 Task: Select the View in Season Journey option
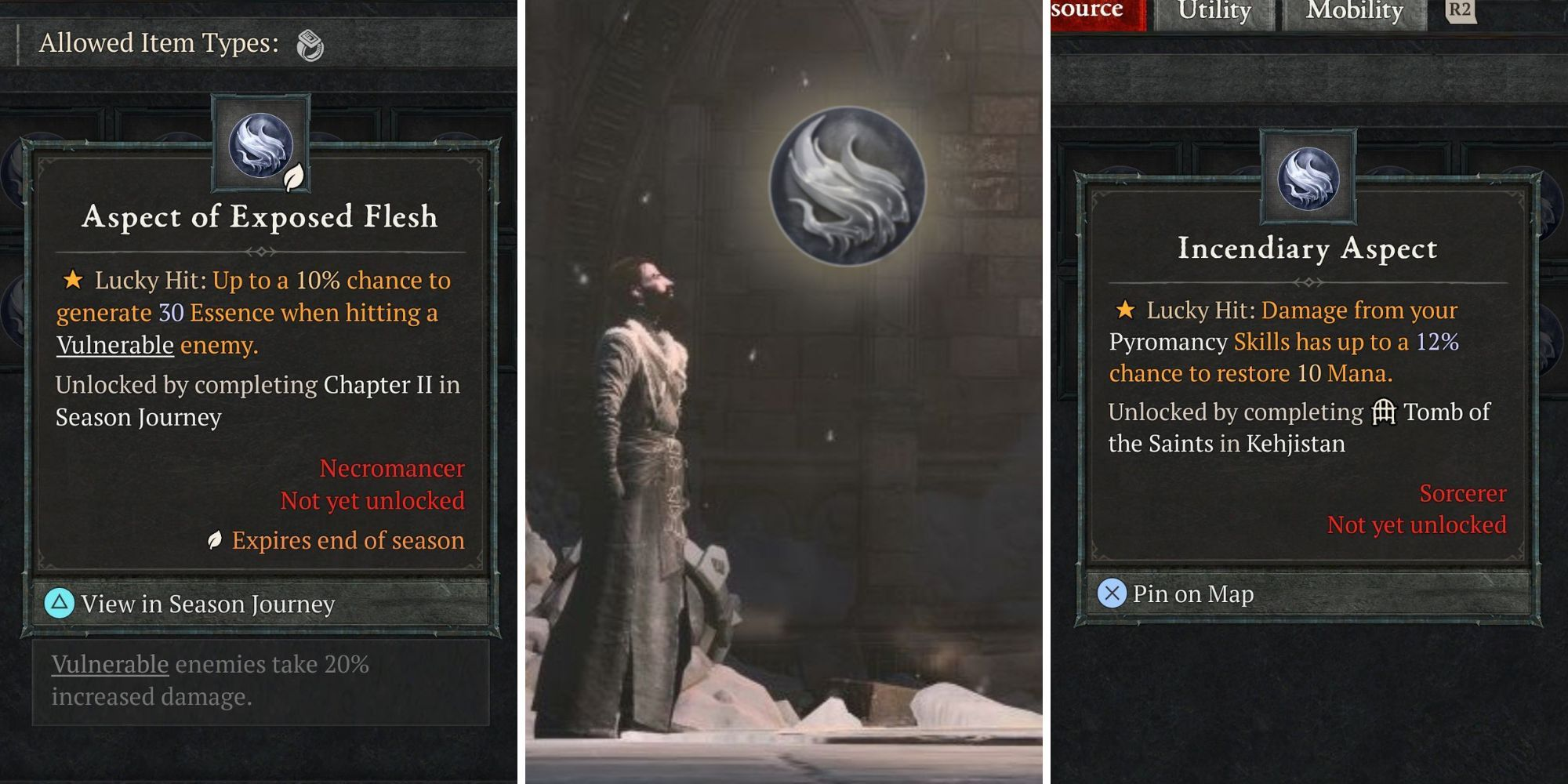coord(208,604)
